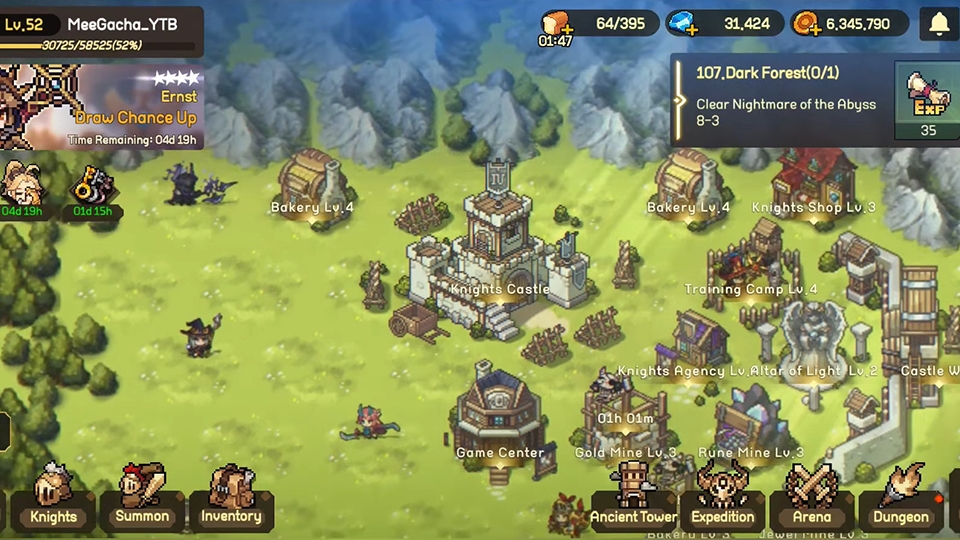Go to the Arena
Image resolution: width=960 pixels, height=540 pixels.
(811, 498)
